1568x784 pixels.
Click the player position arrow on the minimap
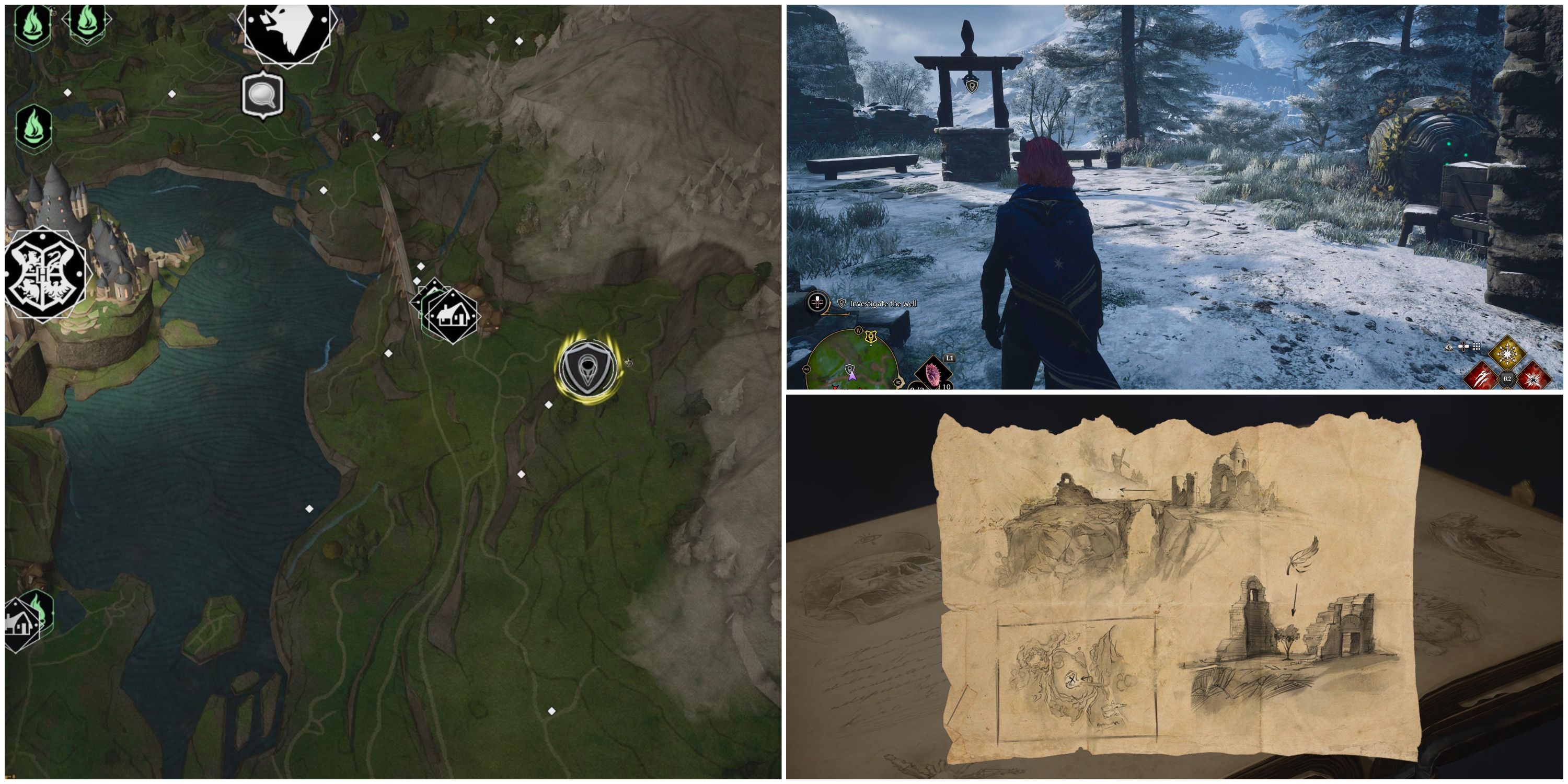[x=853, y=377]
